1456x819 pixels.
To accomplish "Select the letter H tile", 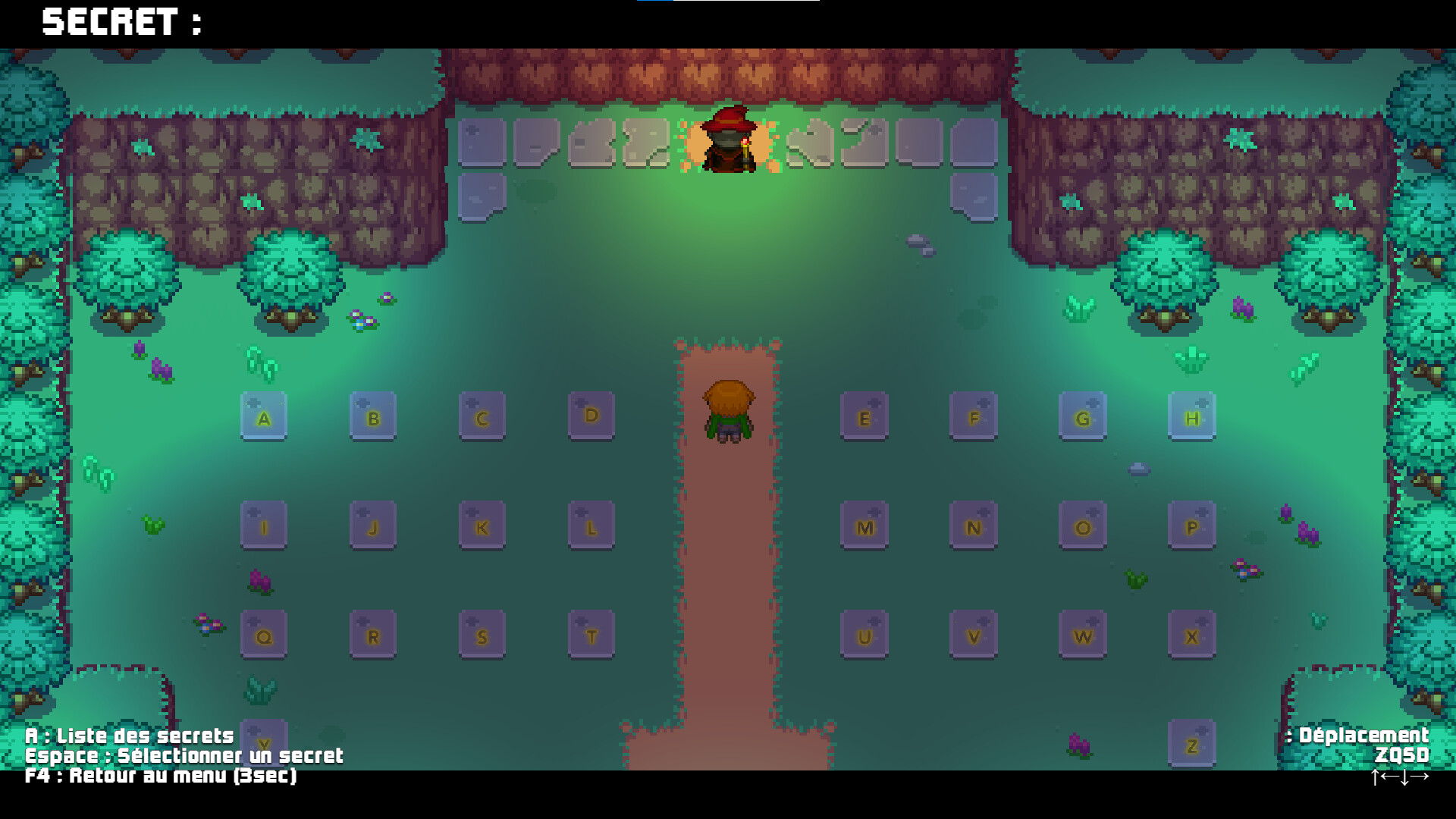I will coord(1192,416).
